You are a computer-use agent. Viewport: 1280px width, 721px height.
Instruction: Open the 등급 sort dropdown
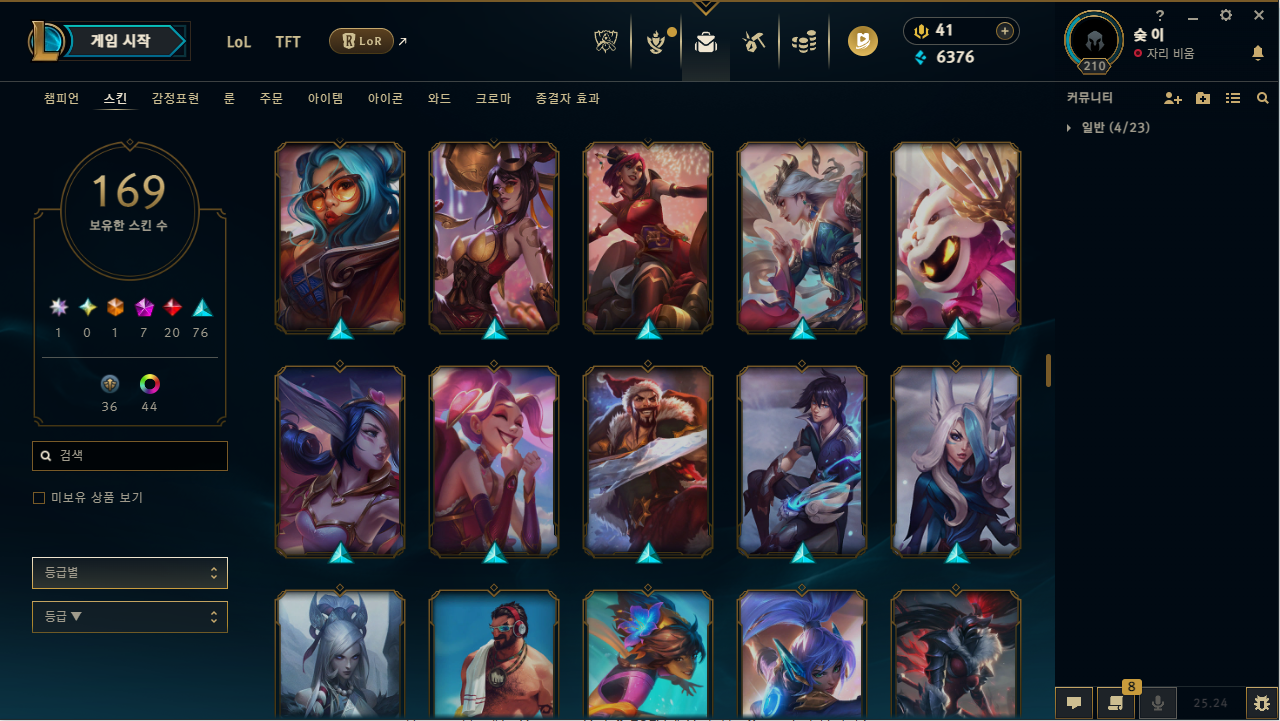click(129, 616)
